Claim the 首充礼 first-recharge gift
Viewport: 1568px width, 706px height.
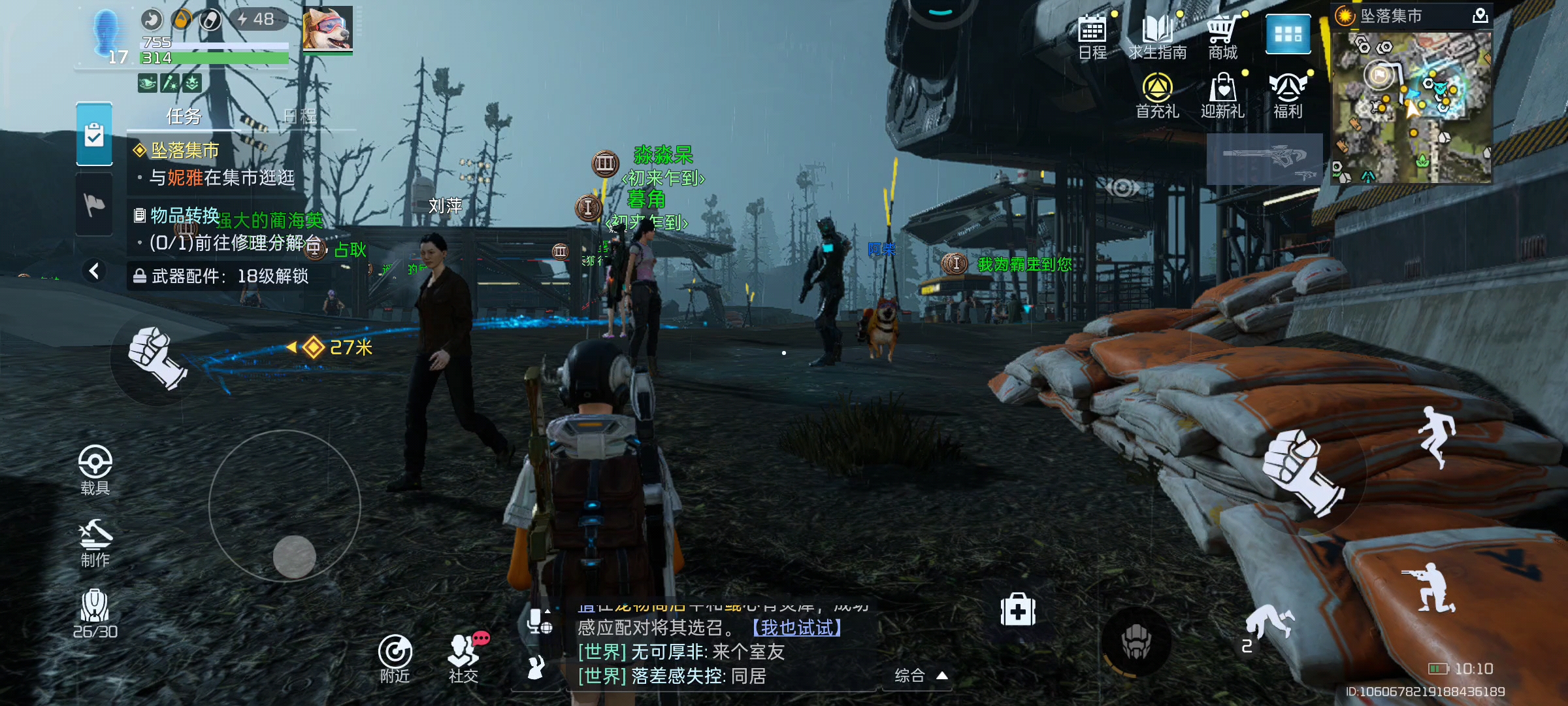point(1157,95)
